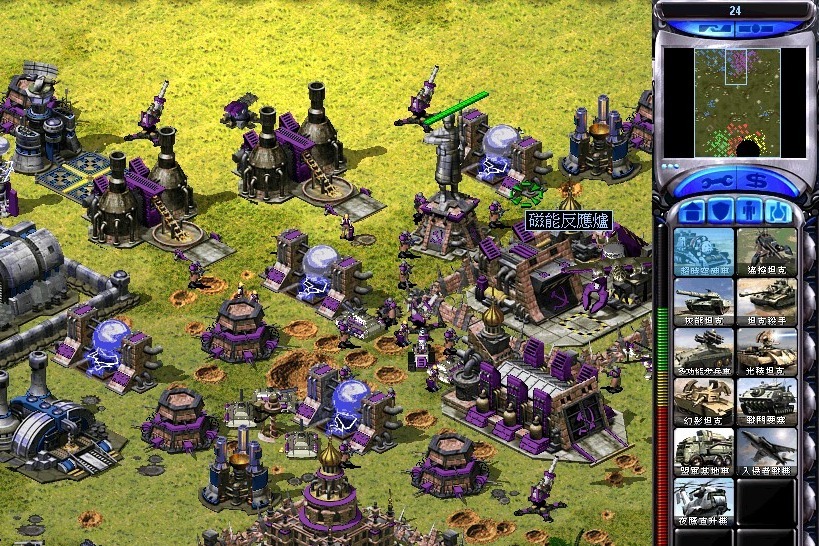The width and height of the screenshot is (819, 546).
Task: Build a Chrono Miner (超時空礦車)
Action: (703, 251)
